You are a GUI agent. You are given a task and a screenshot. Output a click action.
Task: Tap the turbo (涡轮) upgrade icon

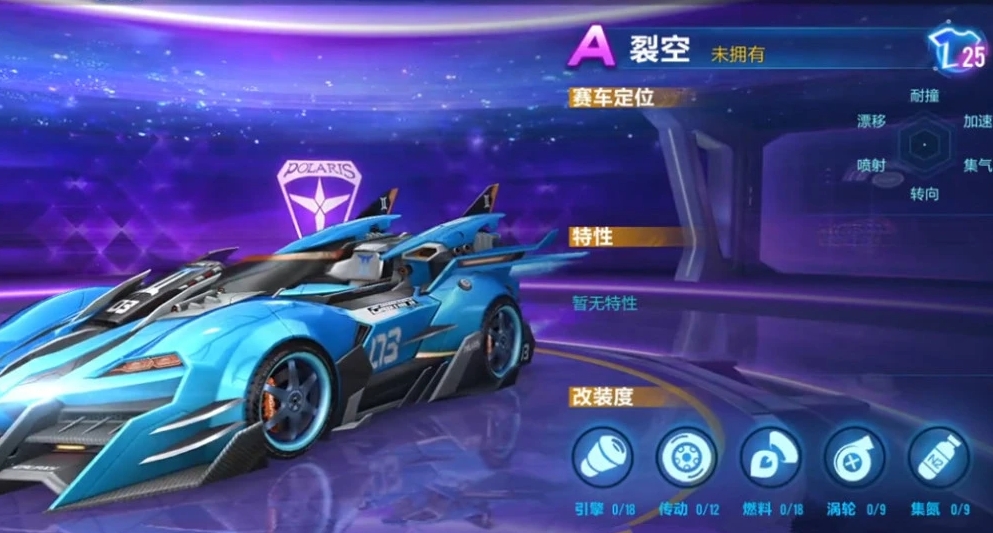coord(854,457)
